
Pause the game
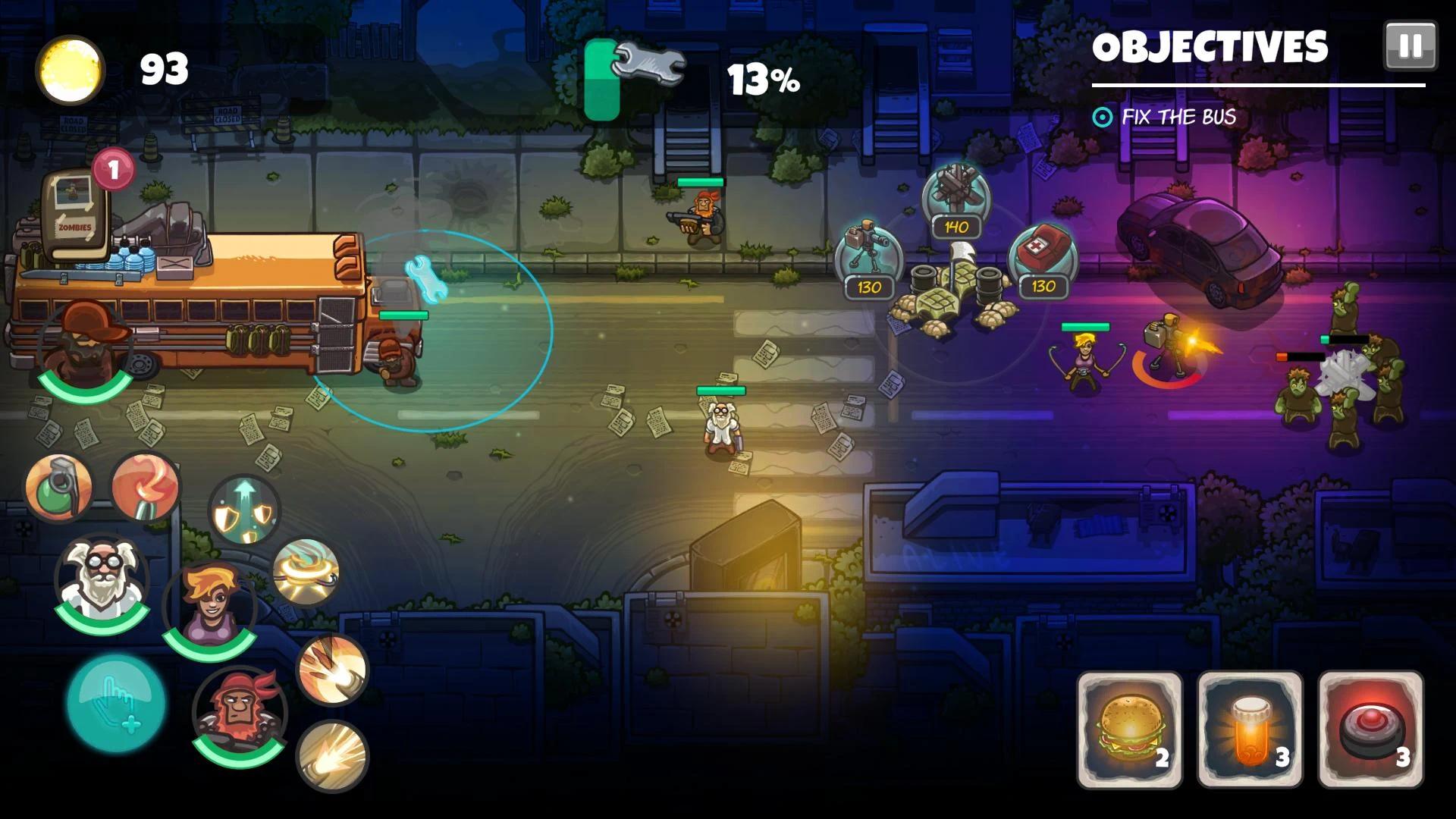(x=1410, y=46)
